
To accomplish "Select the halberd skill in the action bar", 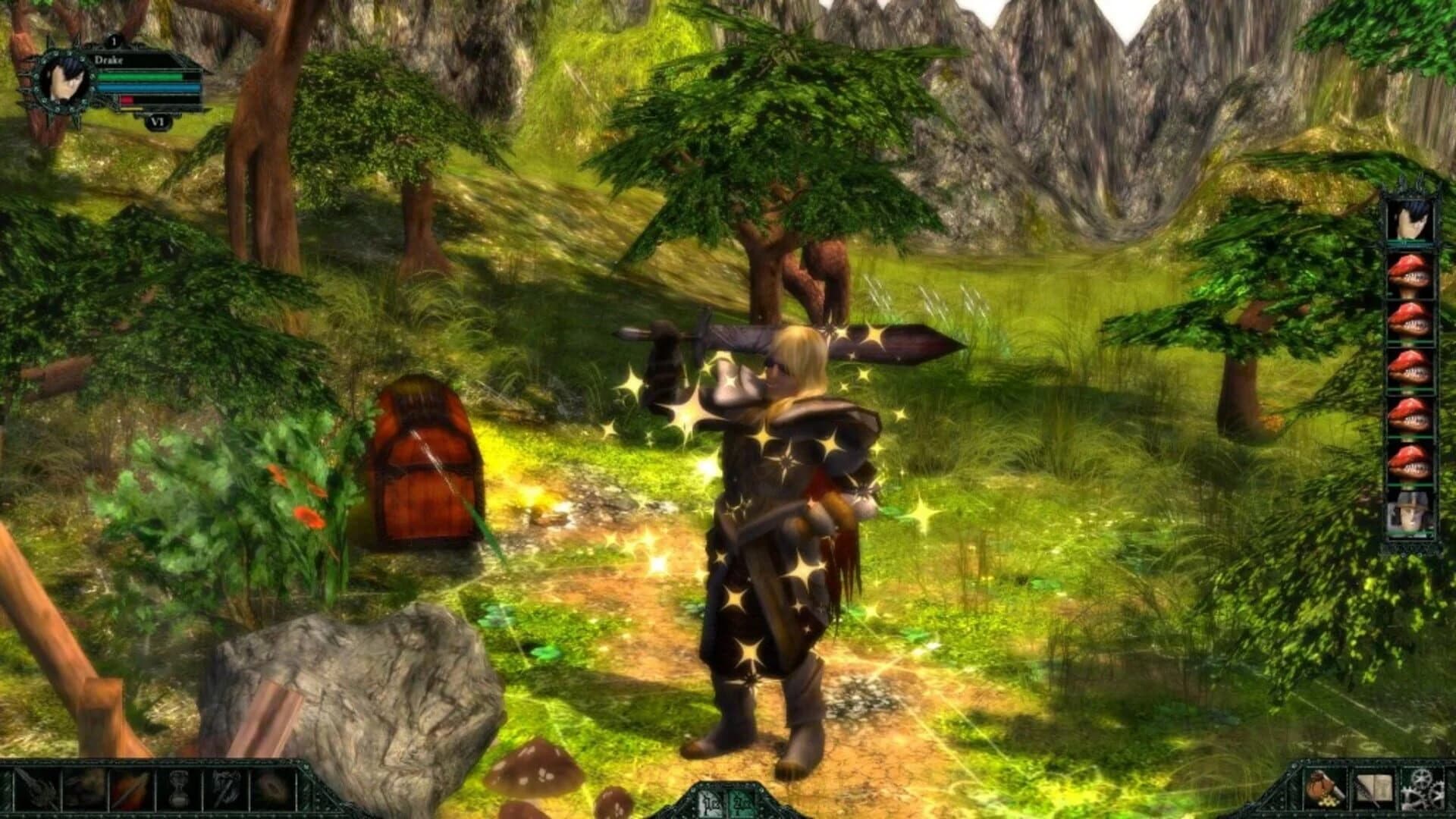I will coord(36,791).
